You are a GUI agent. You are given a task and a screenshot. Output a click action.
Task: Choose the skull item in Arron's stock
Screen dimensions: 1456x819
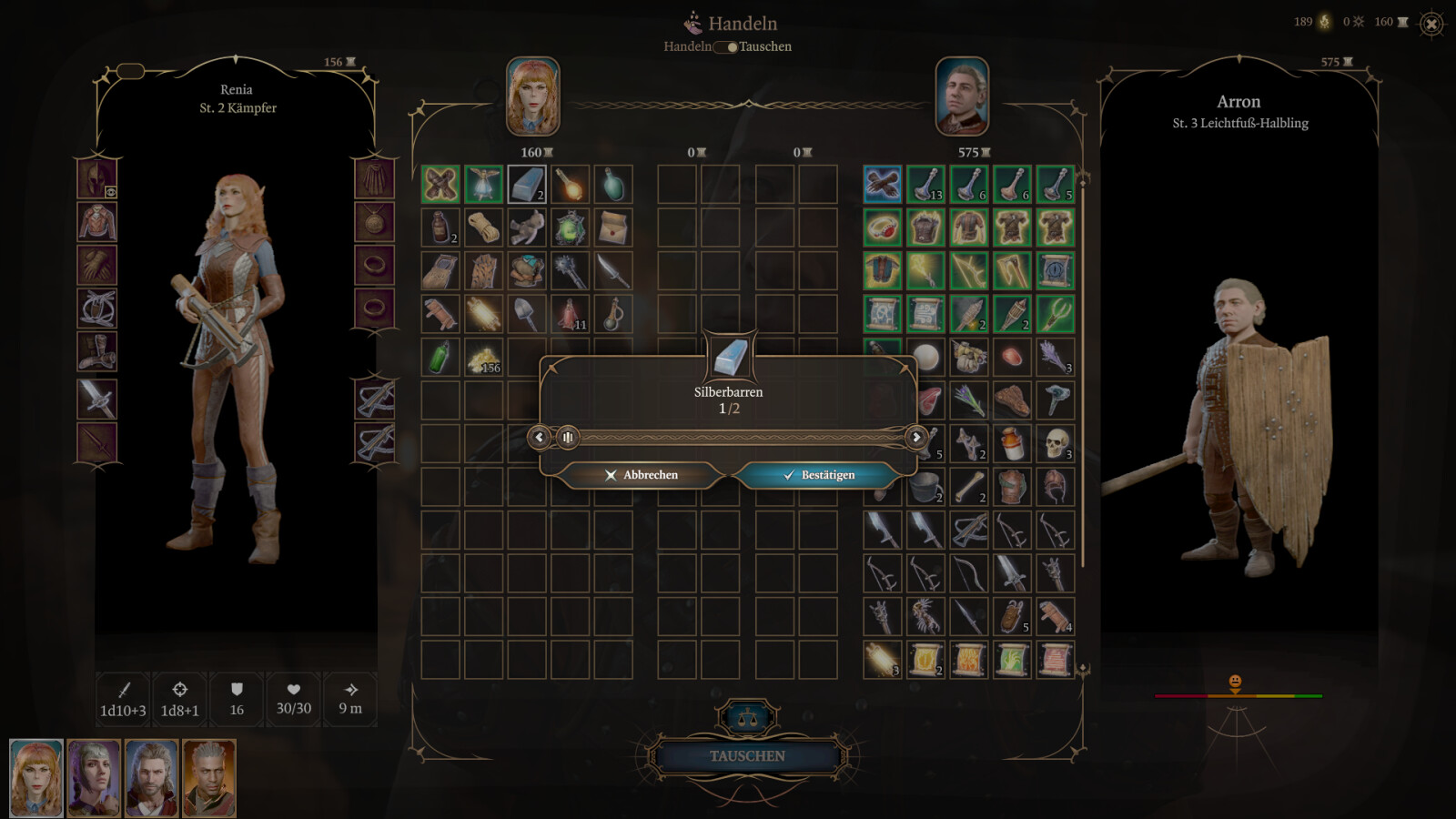1055,443
